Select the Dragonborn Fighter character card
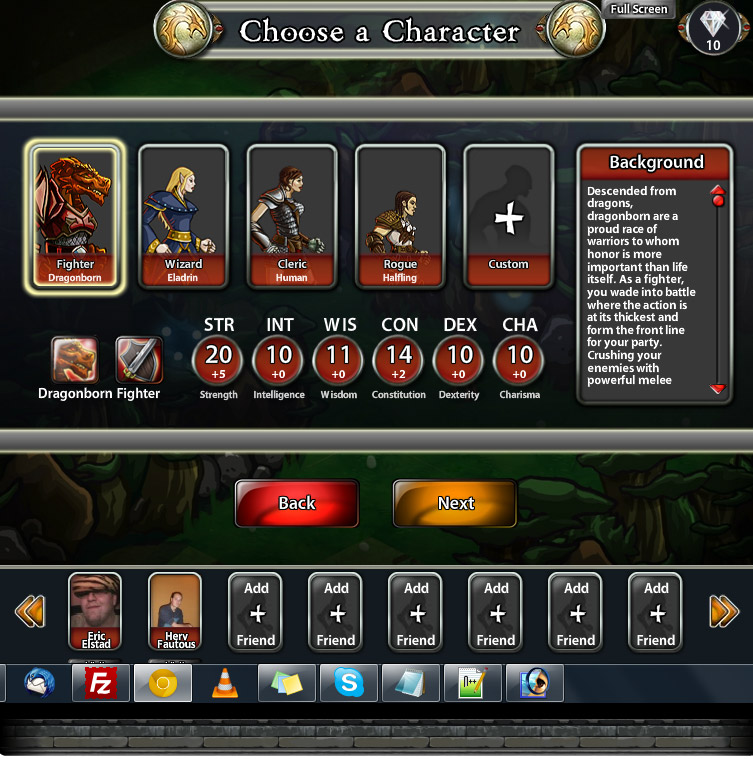Viewport: 753px width, 759px height. click(76, 217)
